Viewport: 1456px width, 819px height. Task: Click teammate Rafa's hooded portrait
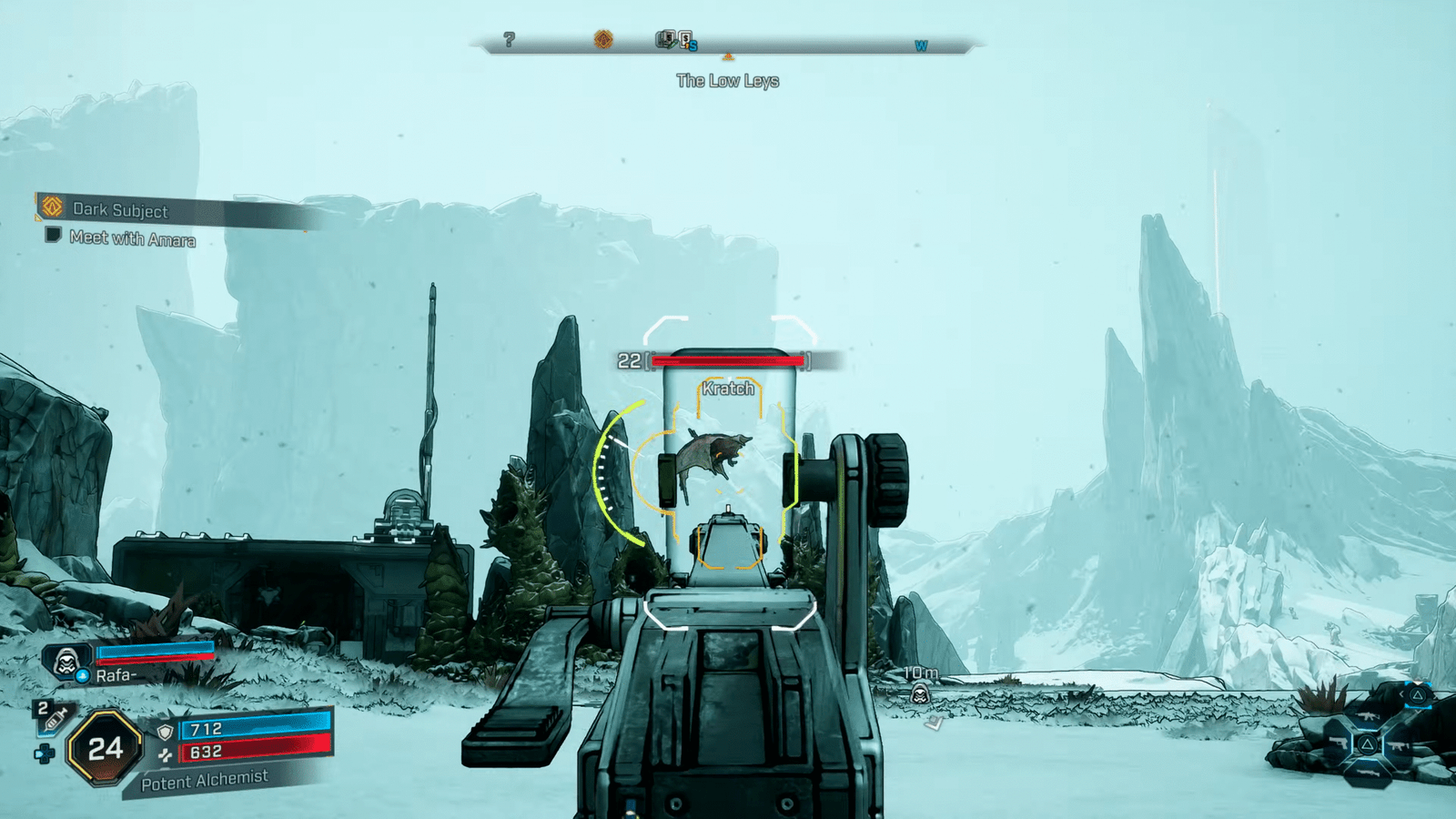point(66,662)
